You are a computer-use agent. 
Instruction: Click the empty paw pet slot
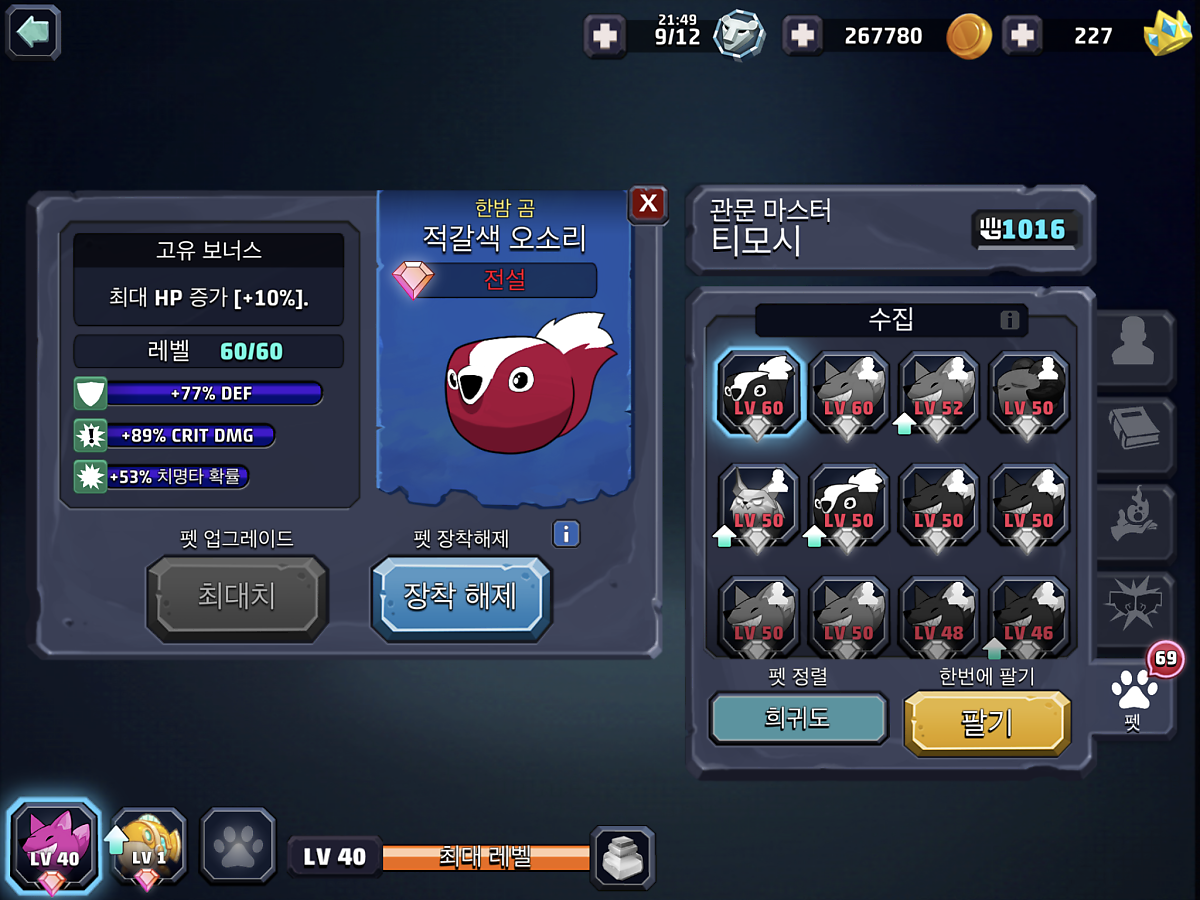pyautogui.click(x=238, y=846)
